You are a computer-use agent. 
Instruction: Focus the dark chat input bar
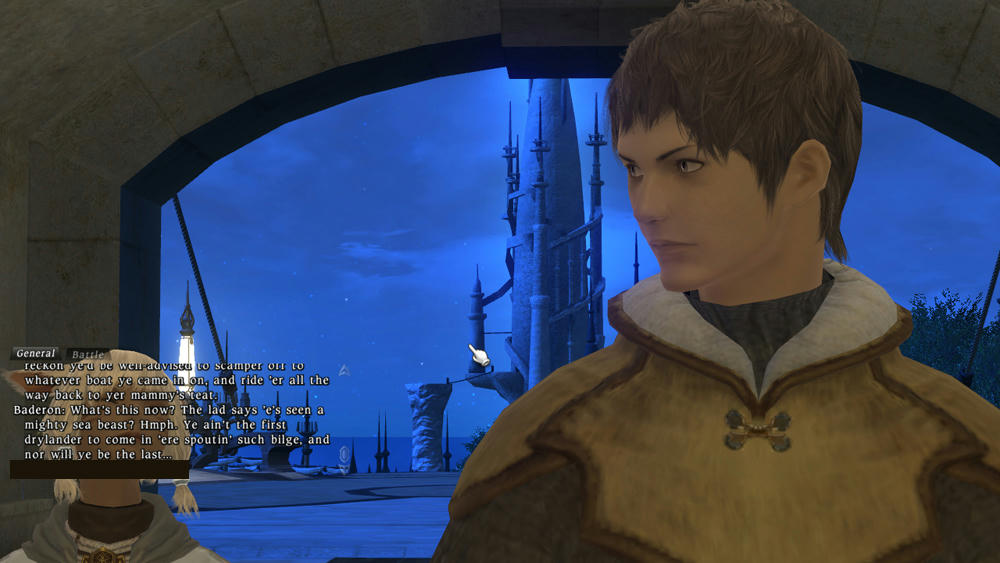pos(99,469)
